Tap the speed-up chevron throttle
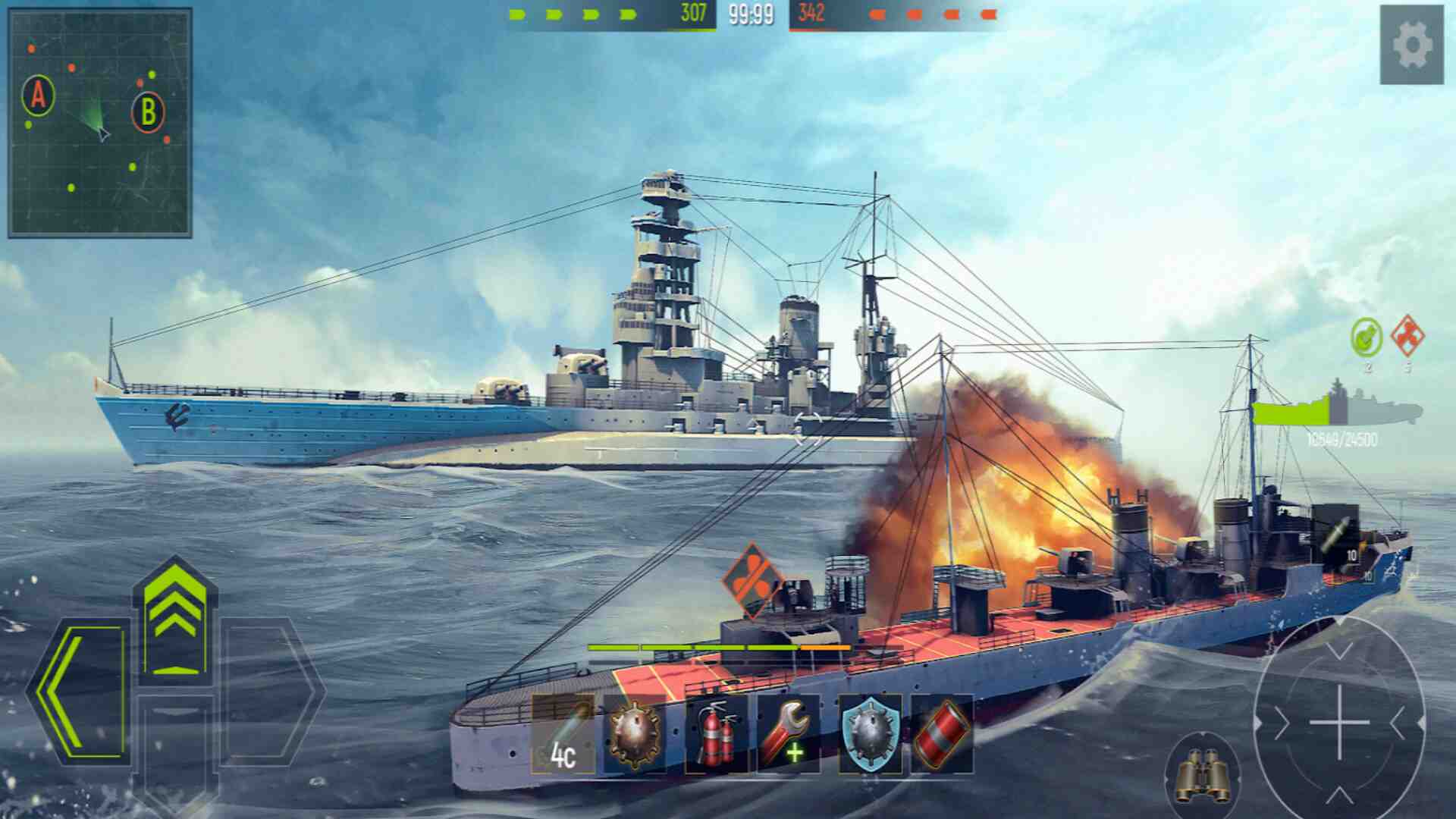Image resolution: width=1456 pixels, height=819 pixels. coord(175,616)
